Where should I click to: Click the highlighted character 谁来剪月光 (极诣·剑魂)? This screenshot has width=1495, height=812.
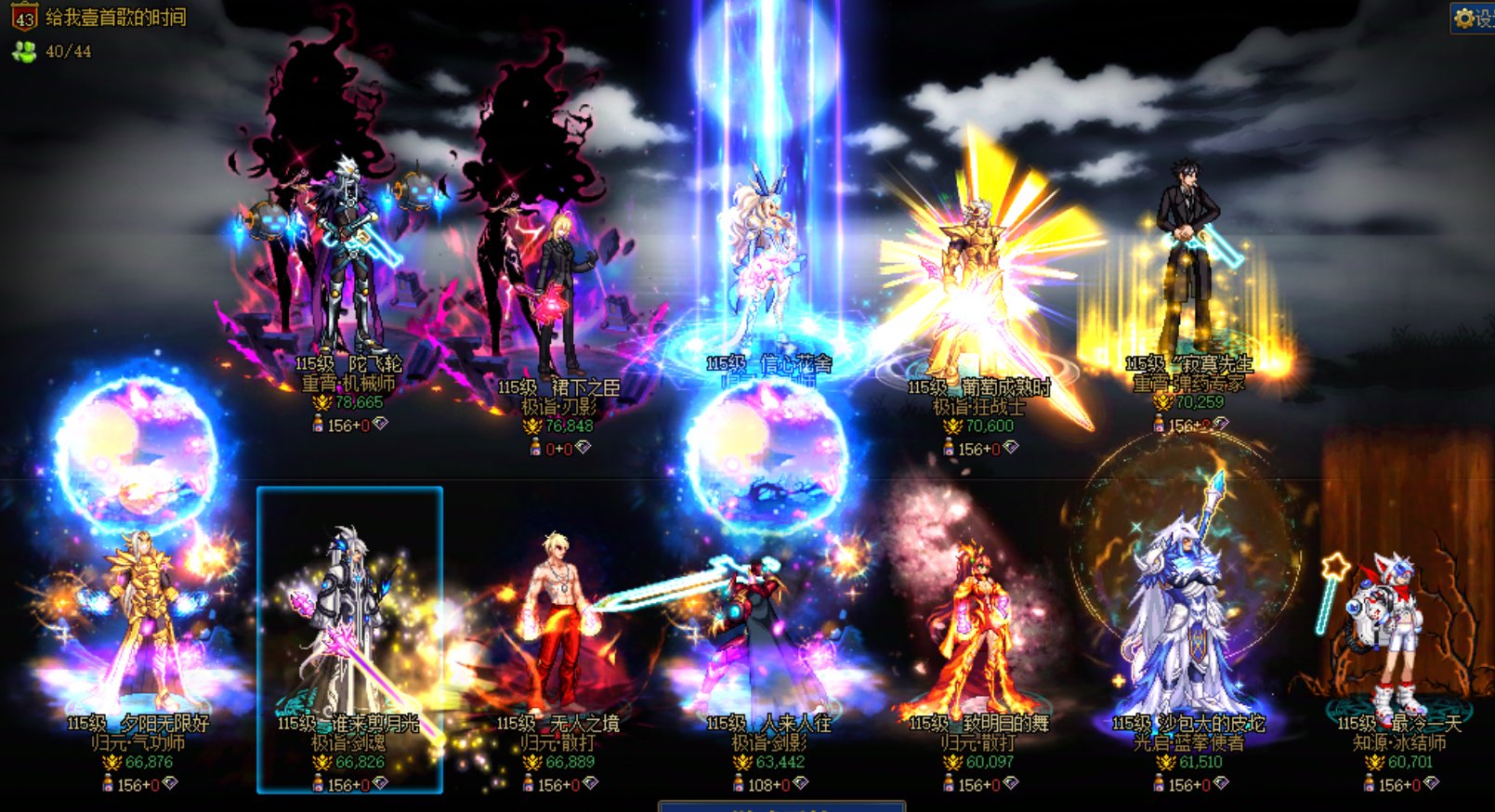(349, 632)
